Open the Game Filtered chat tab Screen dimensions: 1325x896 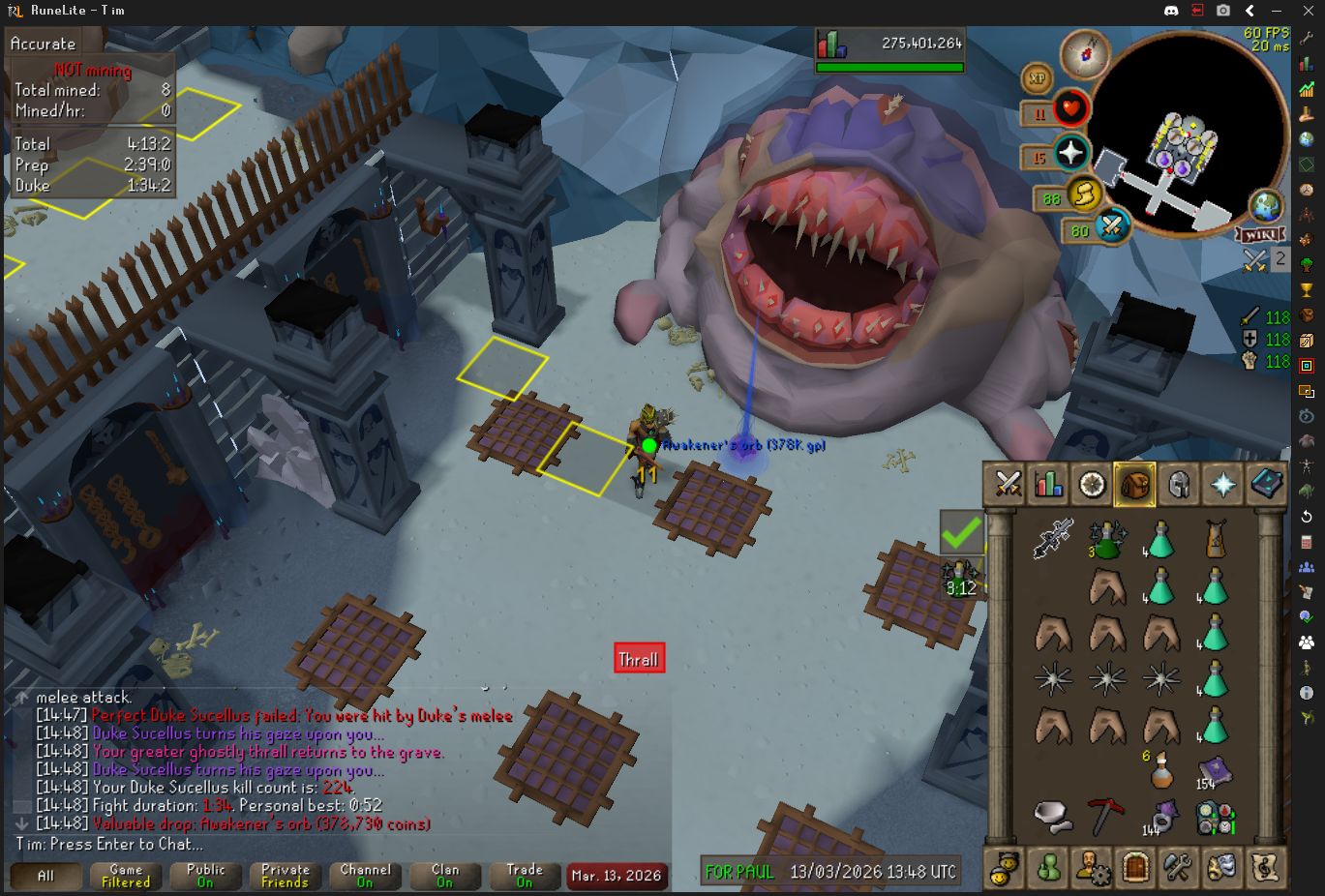(126, 876)
